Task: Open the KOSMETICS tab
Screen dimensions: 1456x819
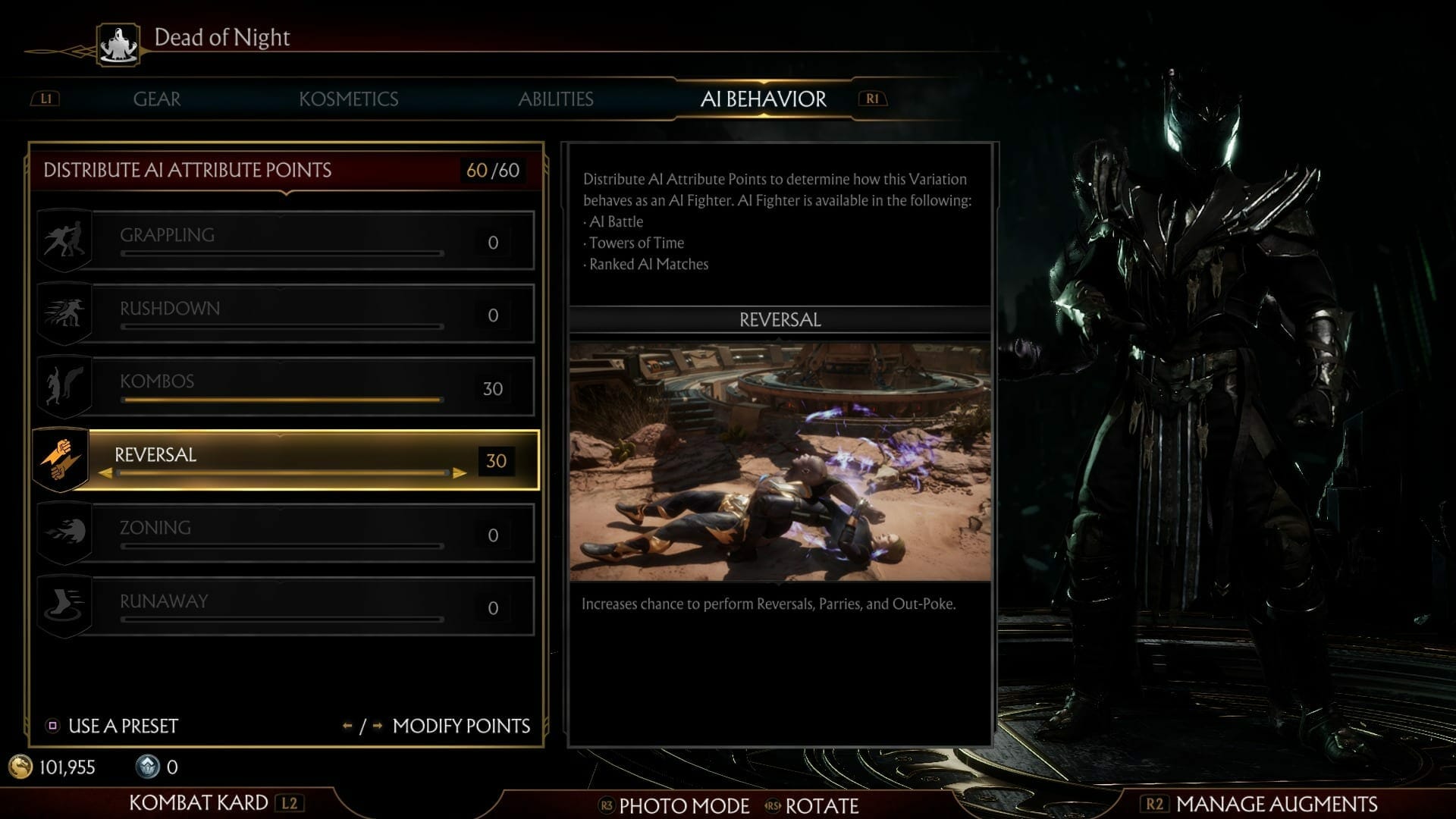Action: pyautogui.click(x=350, y=99)
